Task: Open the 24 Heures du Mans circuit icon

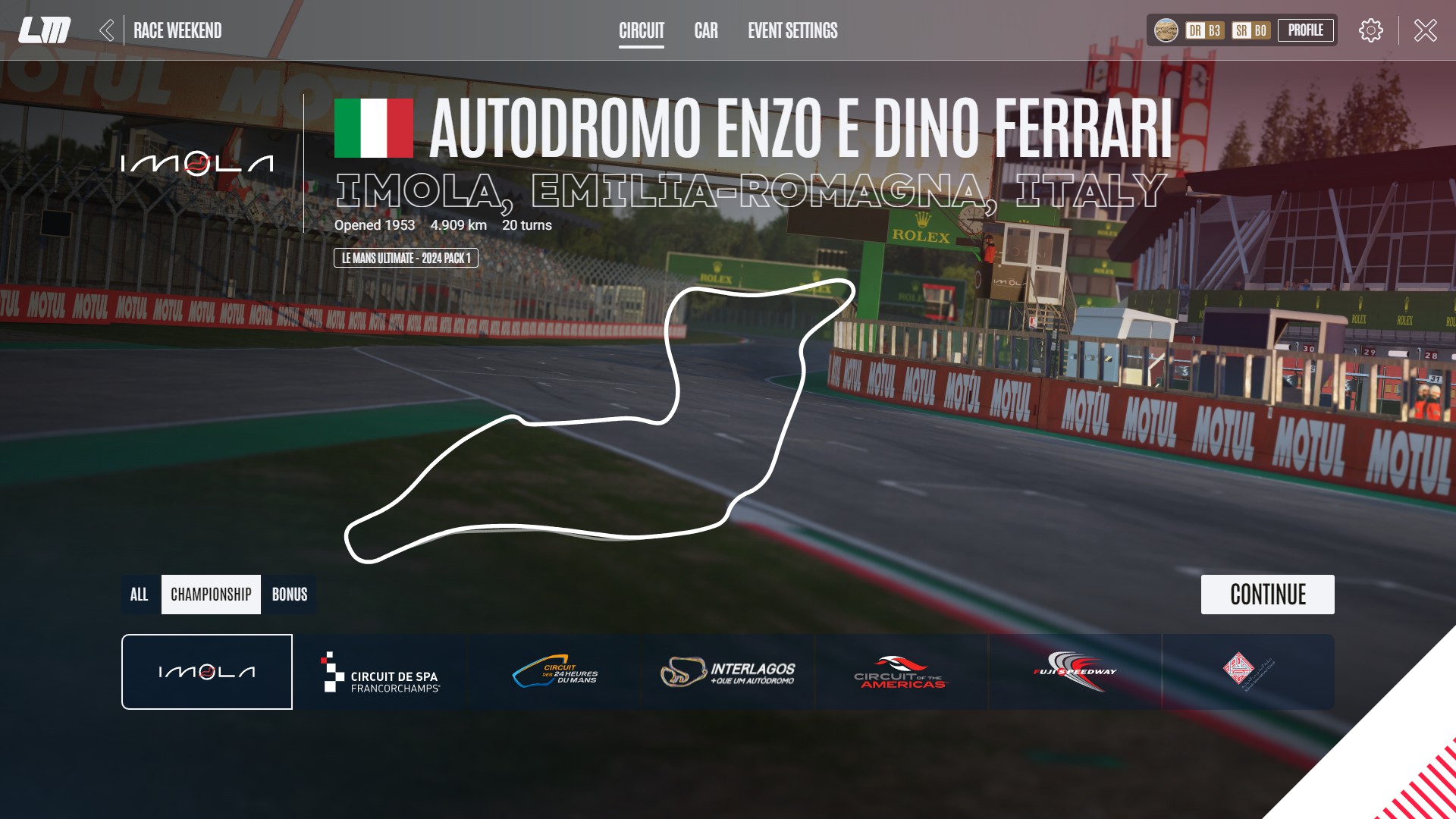Action: [554, 672]
